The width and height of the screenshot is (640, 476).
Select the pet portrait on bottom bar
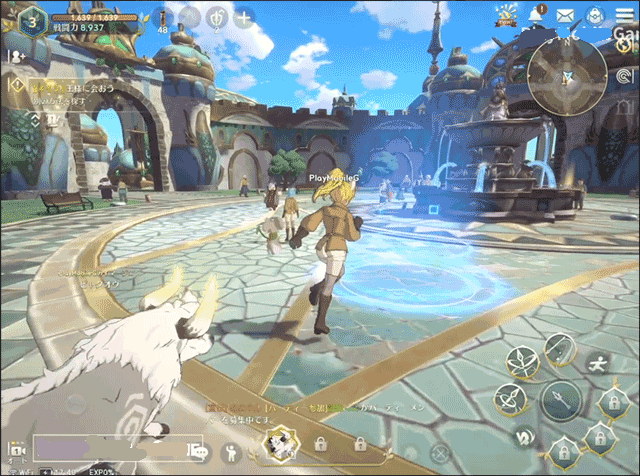pos(279,445)
